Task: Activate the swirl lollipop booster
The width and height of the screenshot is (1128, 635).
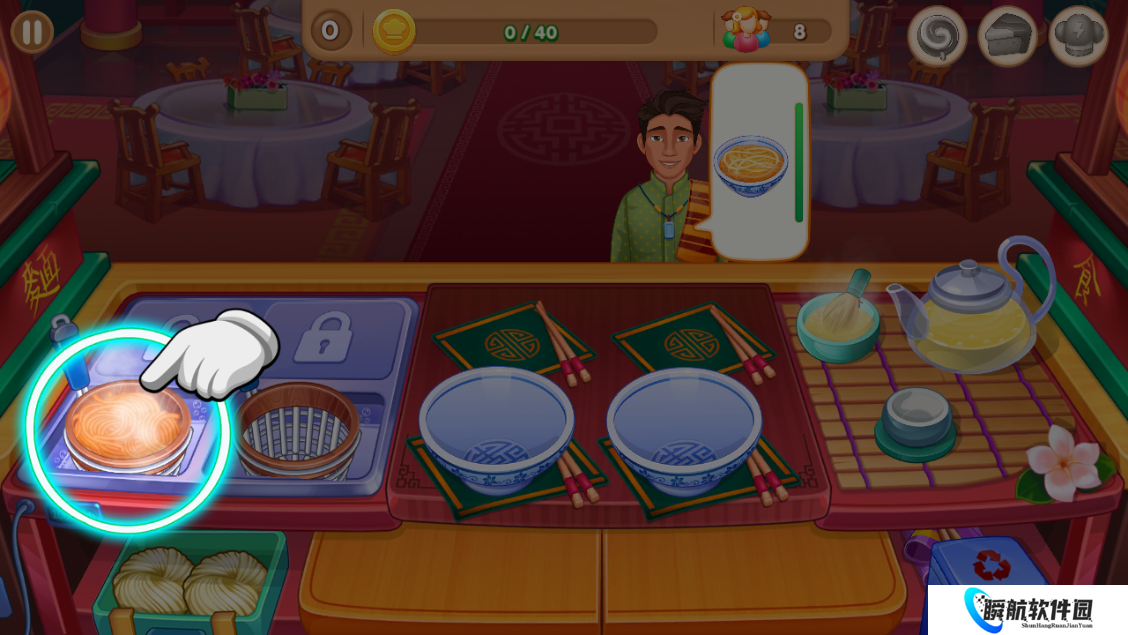Action: tap(936, 36)
